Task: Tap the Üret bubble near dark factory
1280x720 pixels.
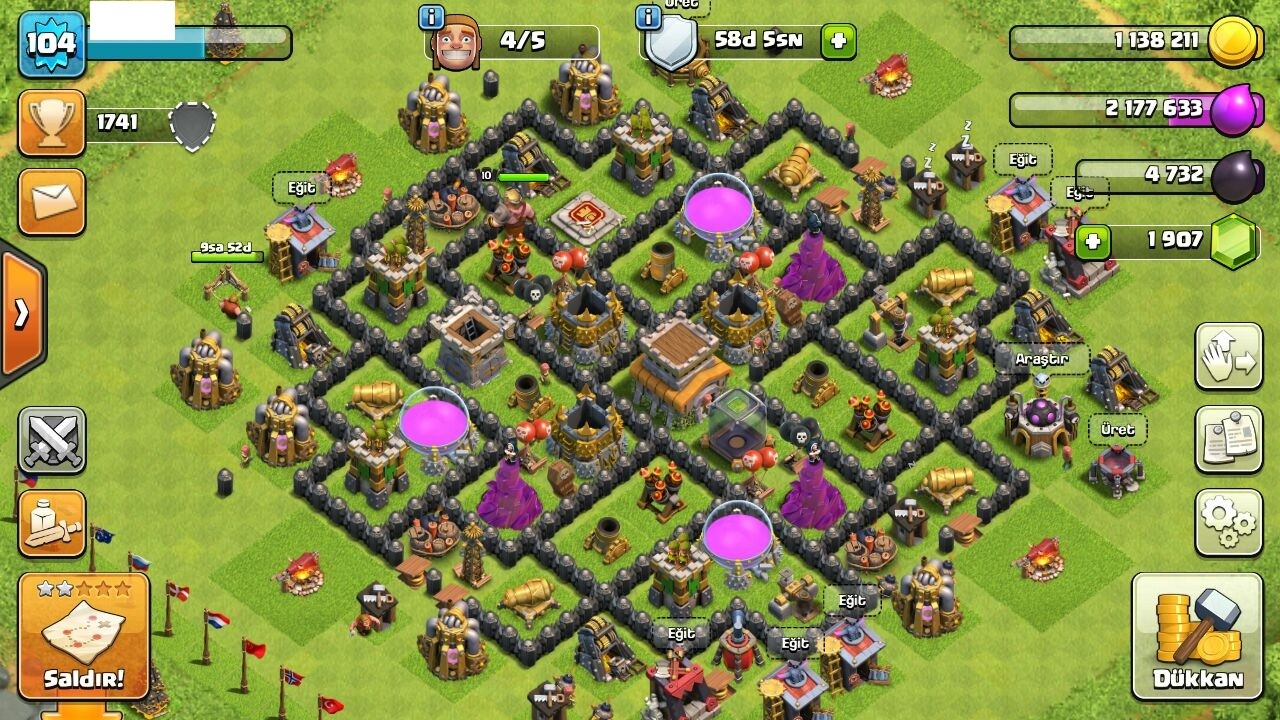Action: pos(1117,430)
